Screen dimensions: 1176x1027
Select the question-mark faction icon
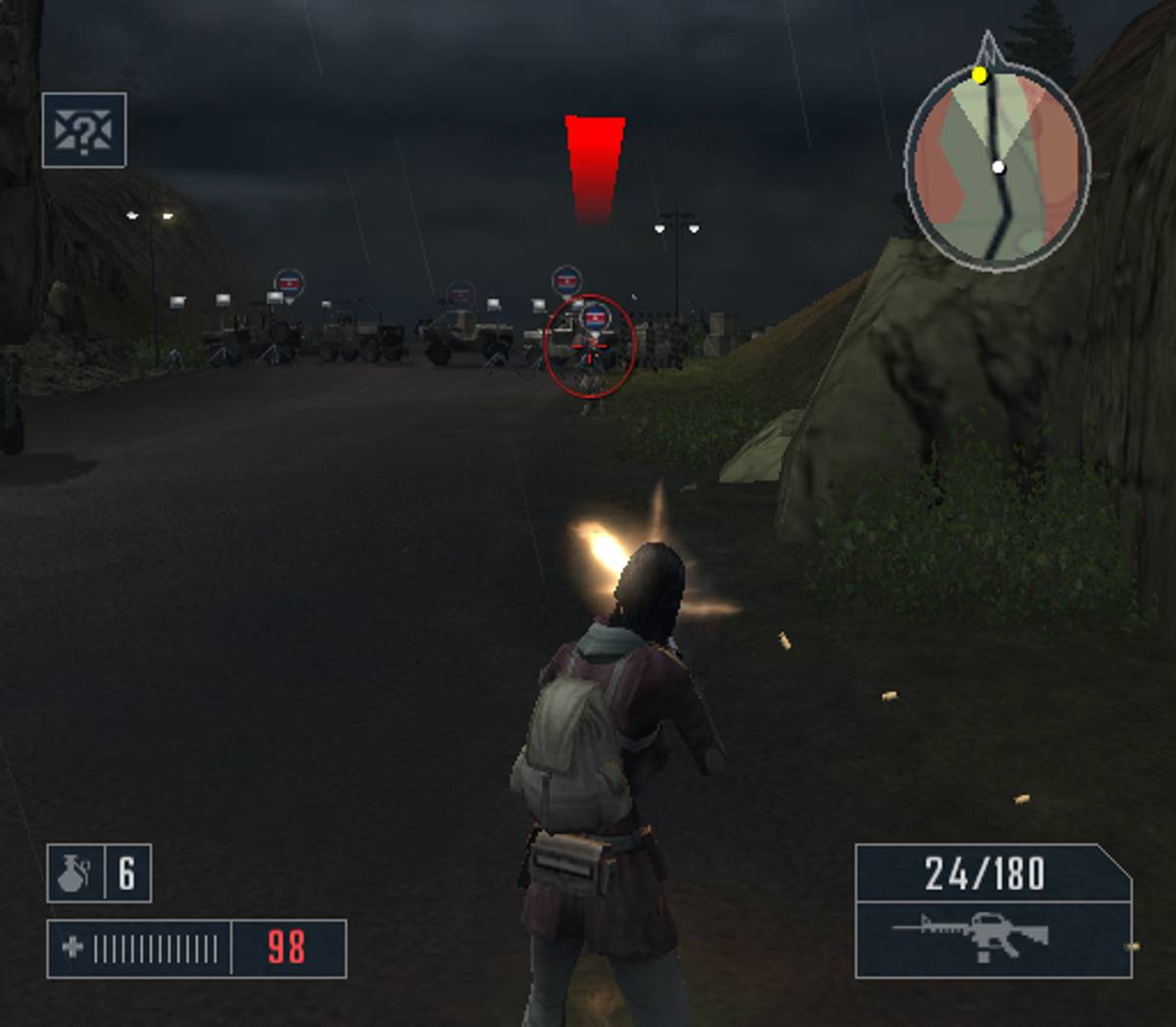(84, 130)
